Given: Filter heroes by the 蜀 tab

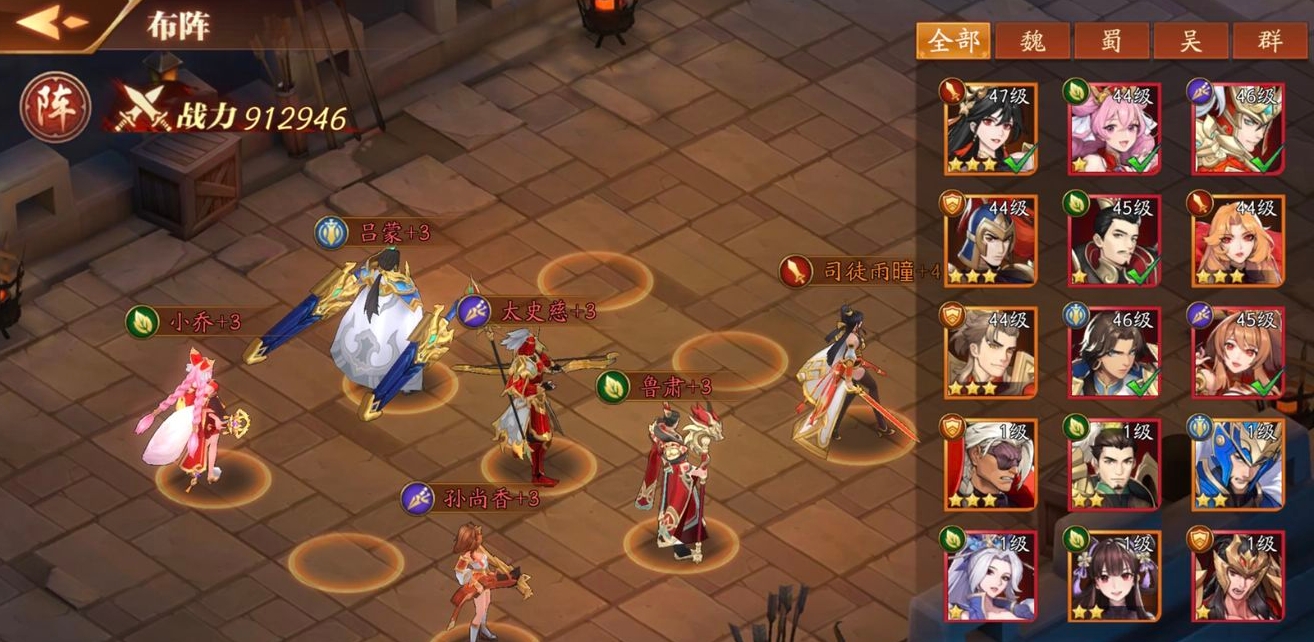Looking at the screenshot, I should point(1112,41).
